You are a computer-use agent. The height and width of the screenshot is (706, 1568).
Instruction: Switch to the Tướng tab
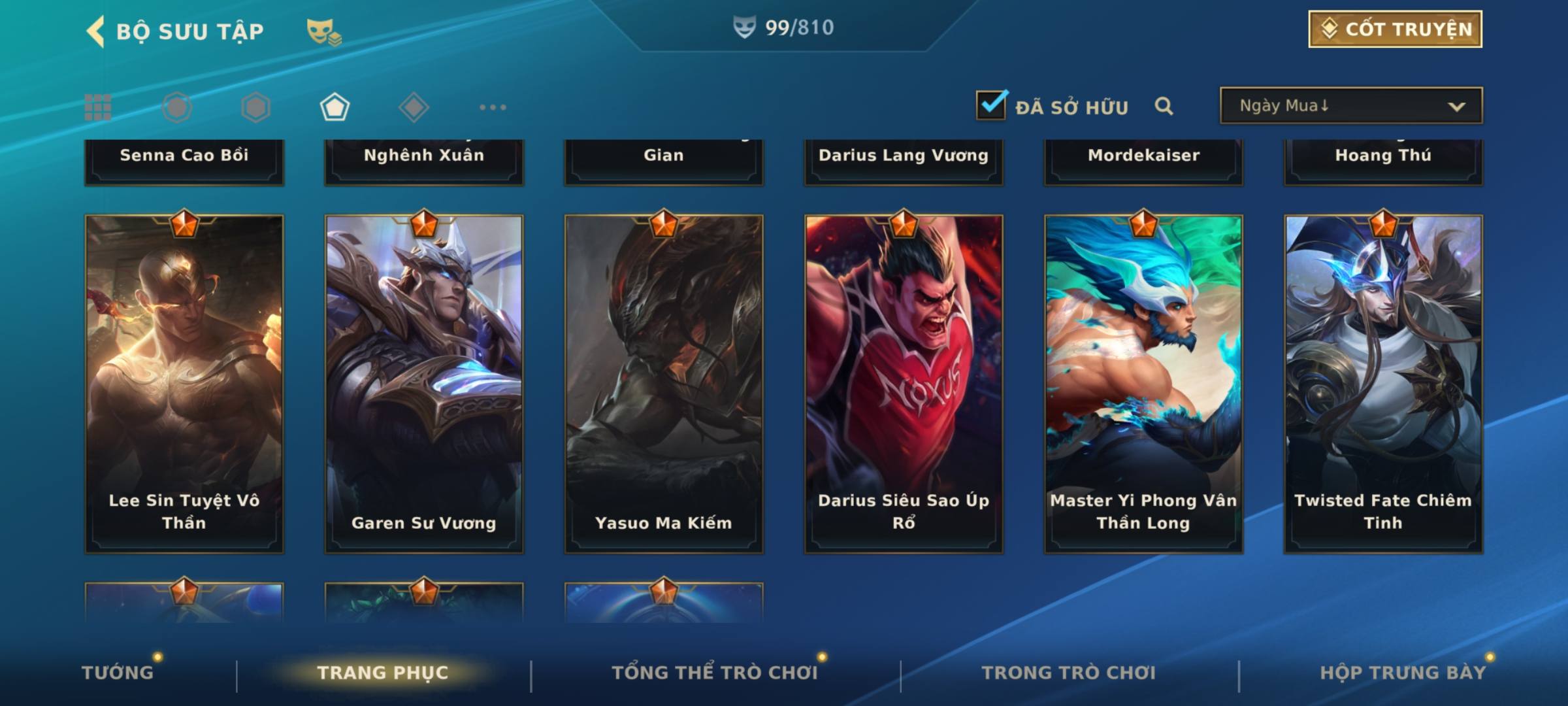[118, 673]
